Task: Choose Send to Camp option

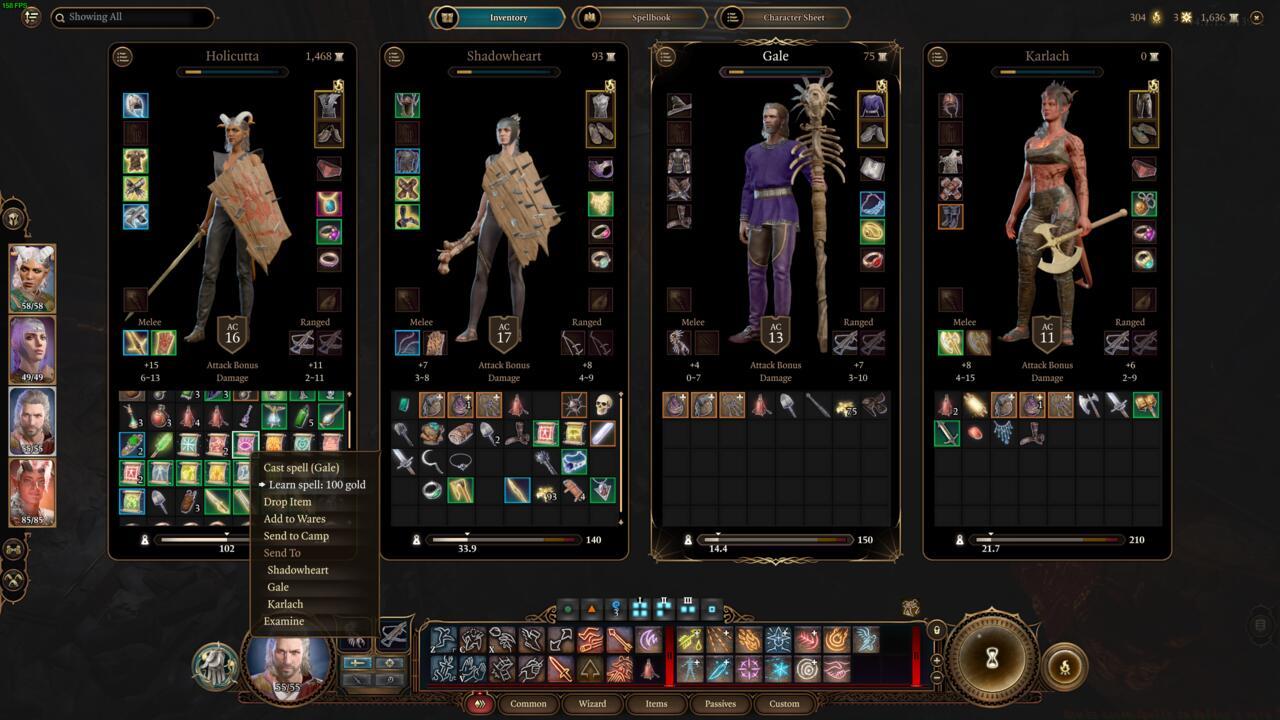Action: pos(296,536)
